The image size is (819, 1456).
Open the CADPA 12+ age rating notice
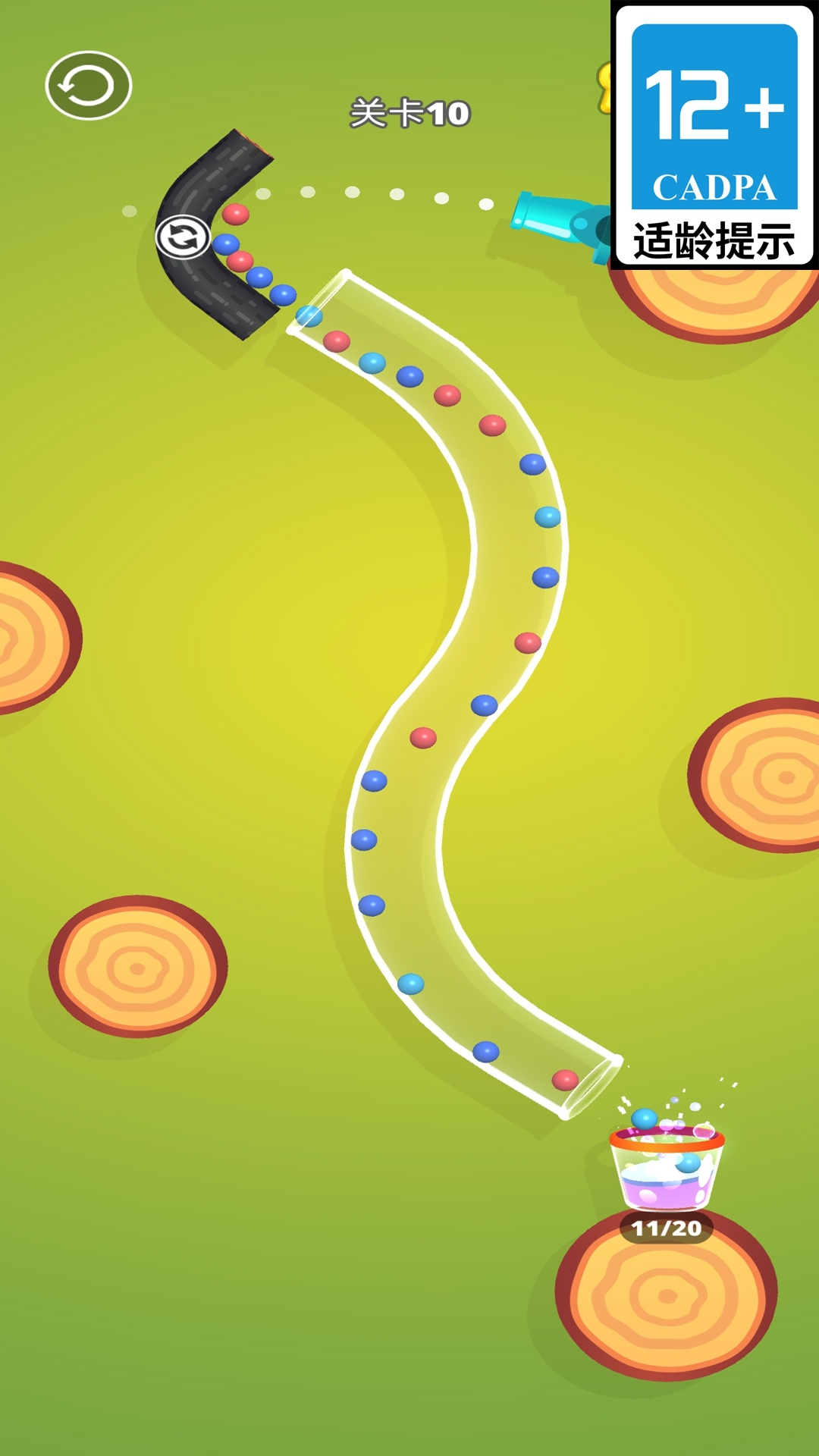pos(714,135)
